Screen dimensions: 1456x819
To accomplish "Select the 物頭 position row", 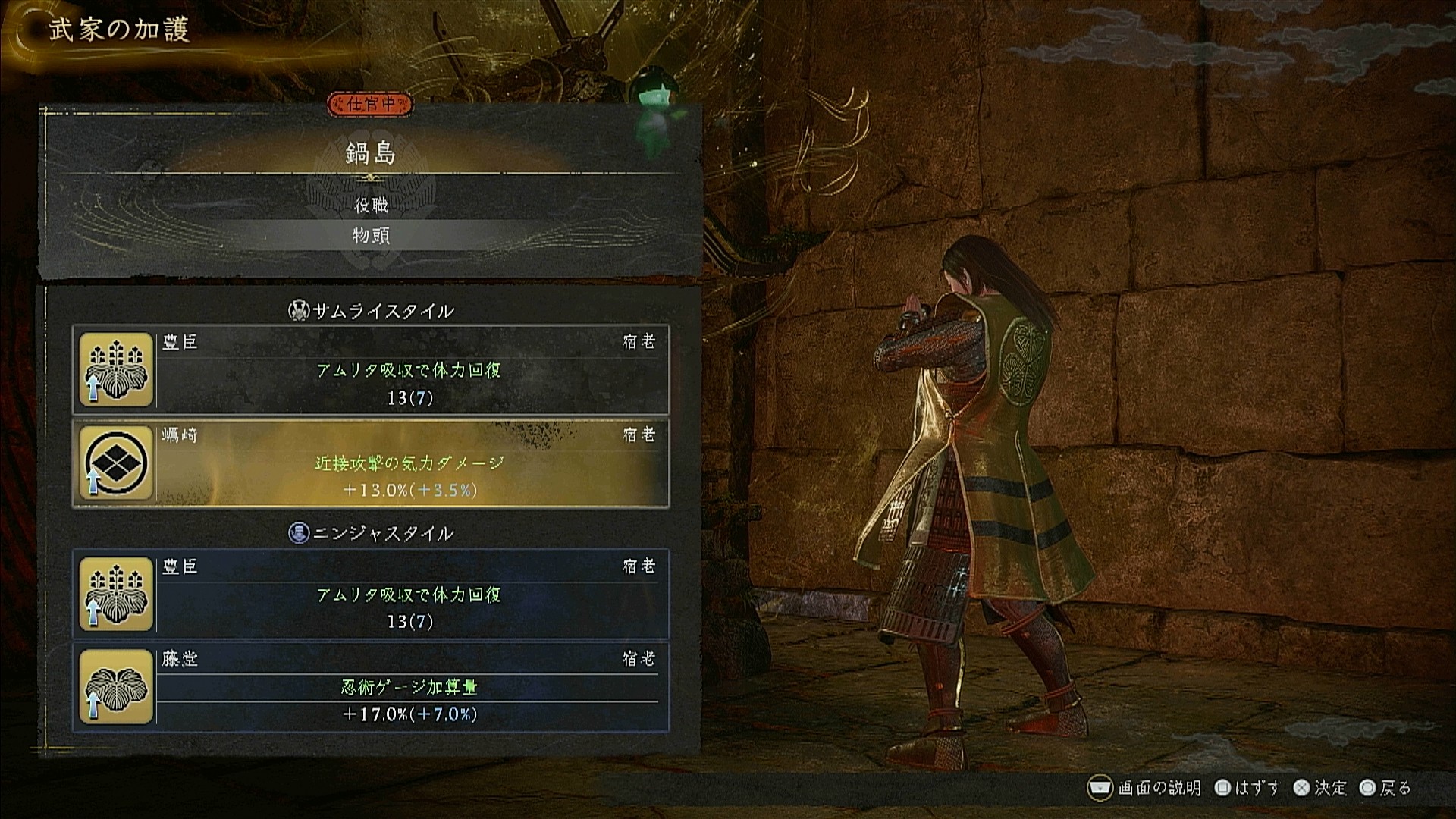I will coord(371,236).
